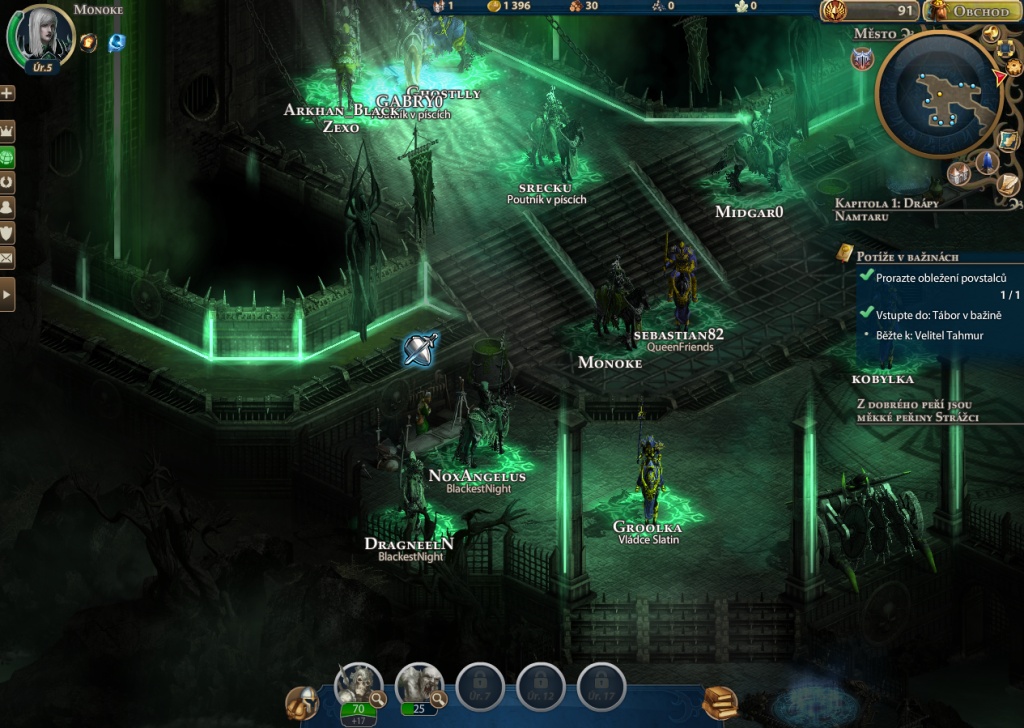1024x728 pixels.
Task: Select the ghoul unit slot
Action: click(418, 685)
